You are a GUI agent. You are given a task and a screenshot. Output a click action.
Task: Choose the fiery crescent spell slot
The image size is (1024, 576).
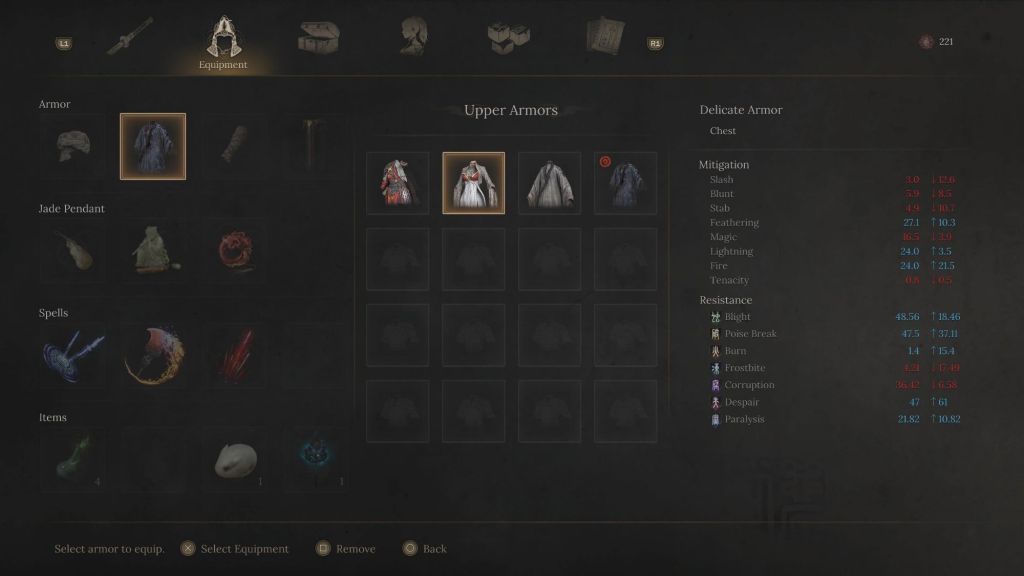(x=153, y=355)
